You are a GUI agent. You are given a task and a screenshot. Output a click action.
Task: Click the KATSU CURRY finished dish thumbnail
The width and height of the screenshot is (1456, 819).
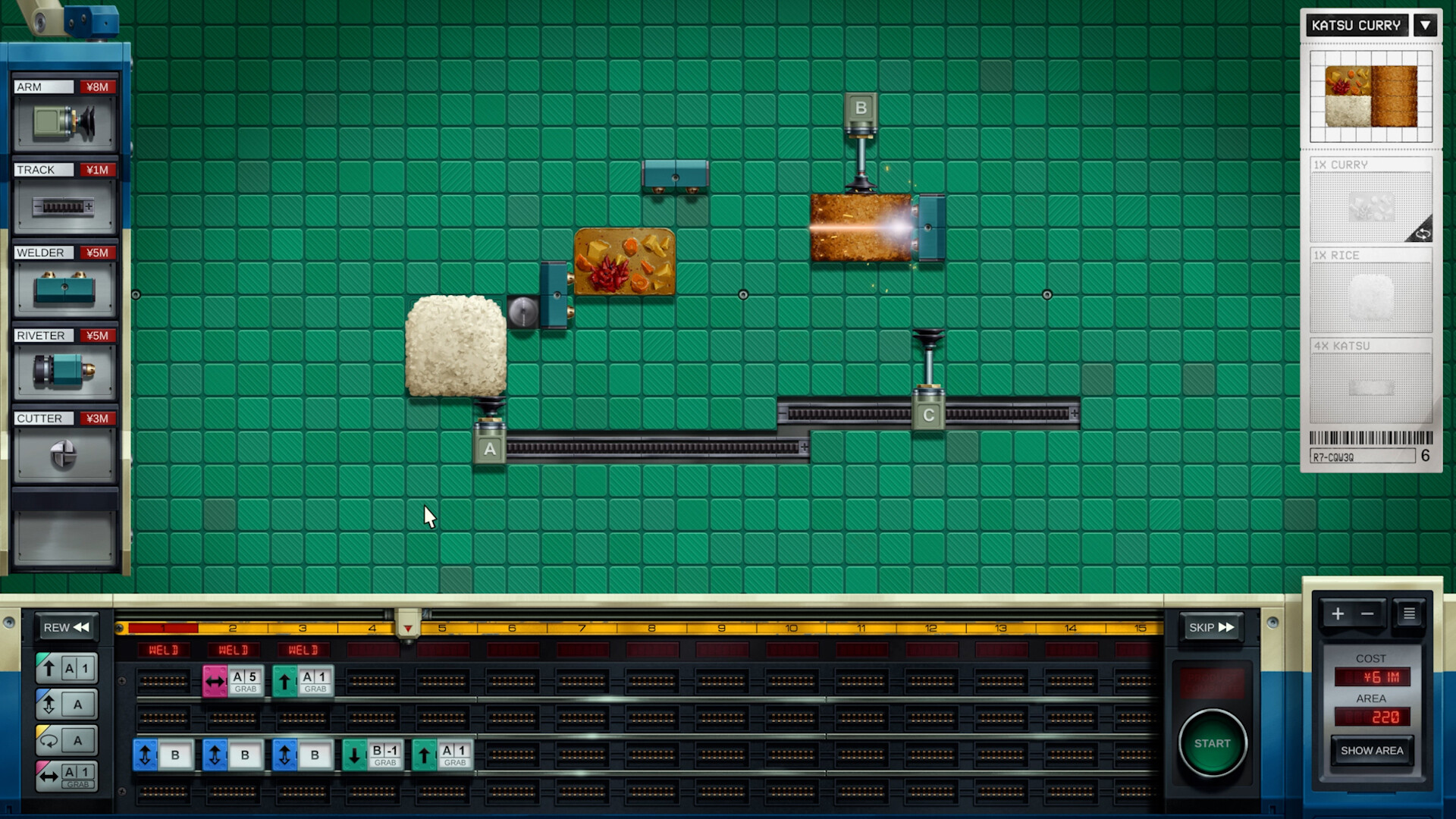pos(1371,97)
